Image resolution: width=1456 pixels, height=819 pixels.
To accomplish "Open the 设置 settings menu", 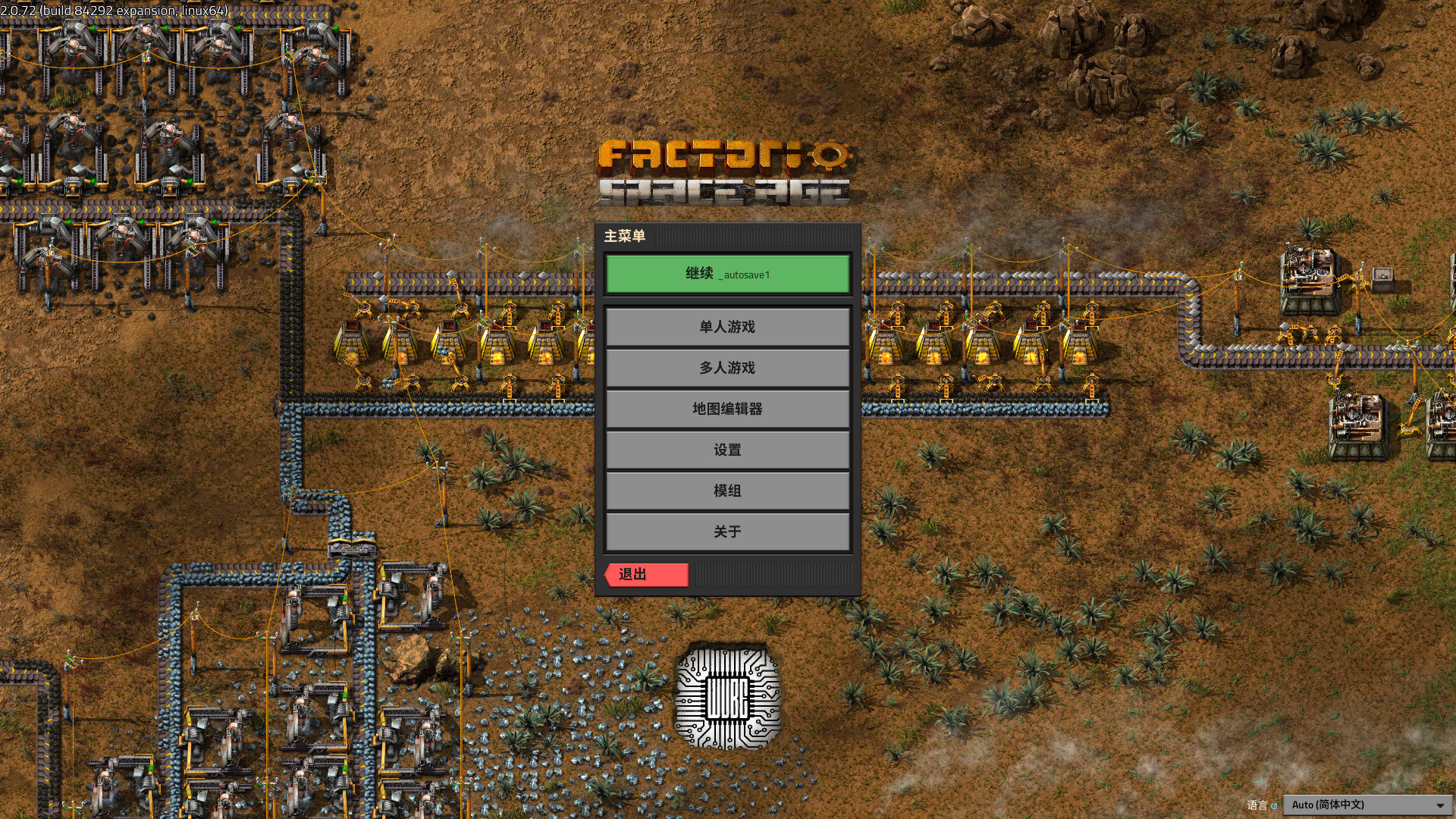I will pyautogui.click(x=727, y=450).
